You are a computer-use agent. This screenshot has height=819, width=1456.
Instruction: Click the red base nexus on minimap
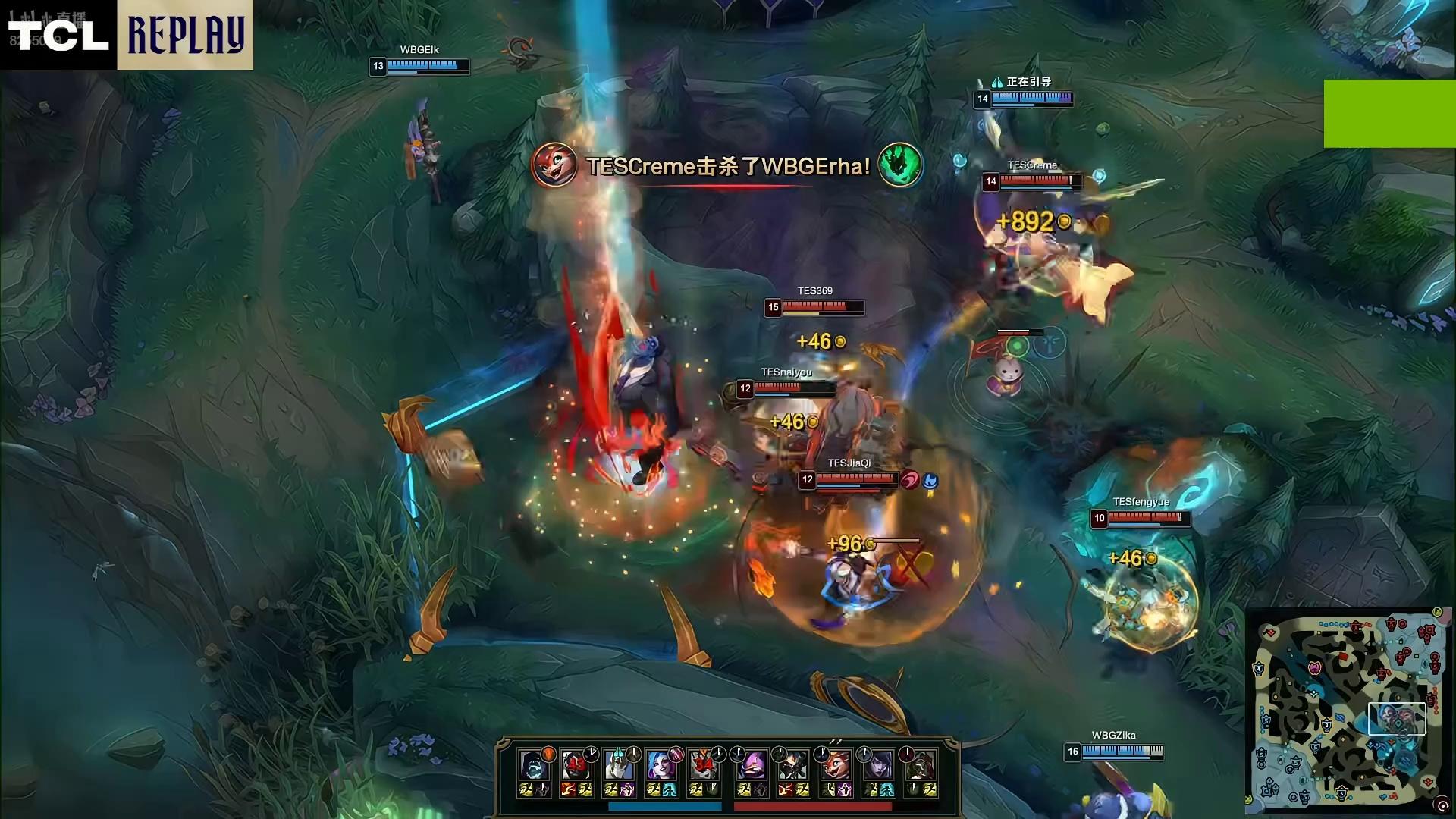pos(1426,631)
